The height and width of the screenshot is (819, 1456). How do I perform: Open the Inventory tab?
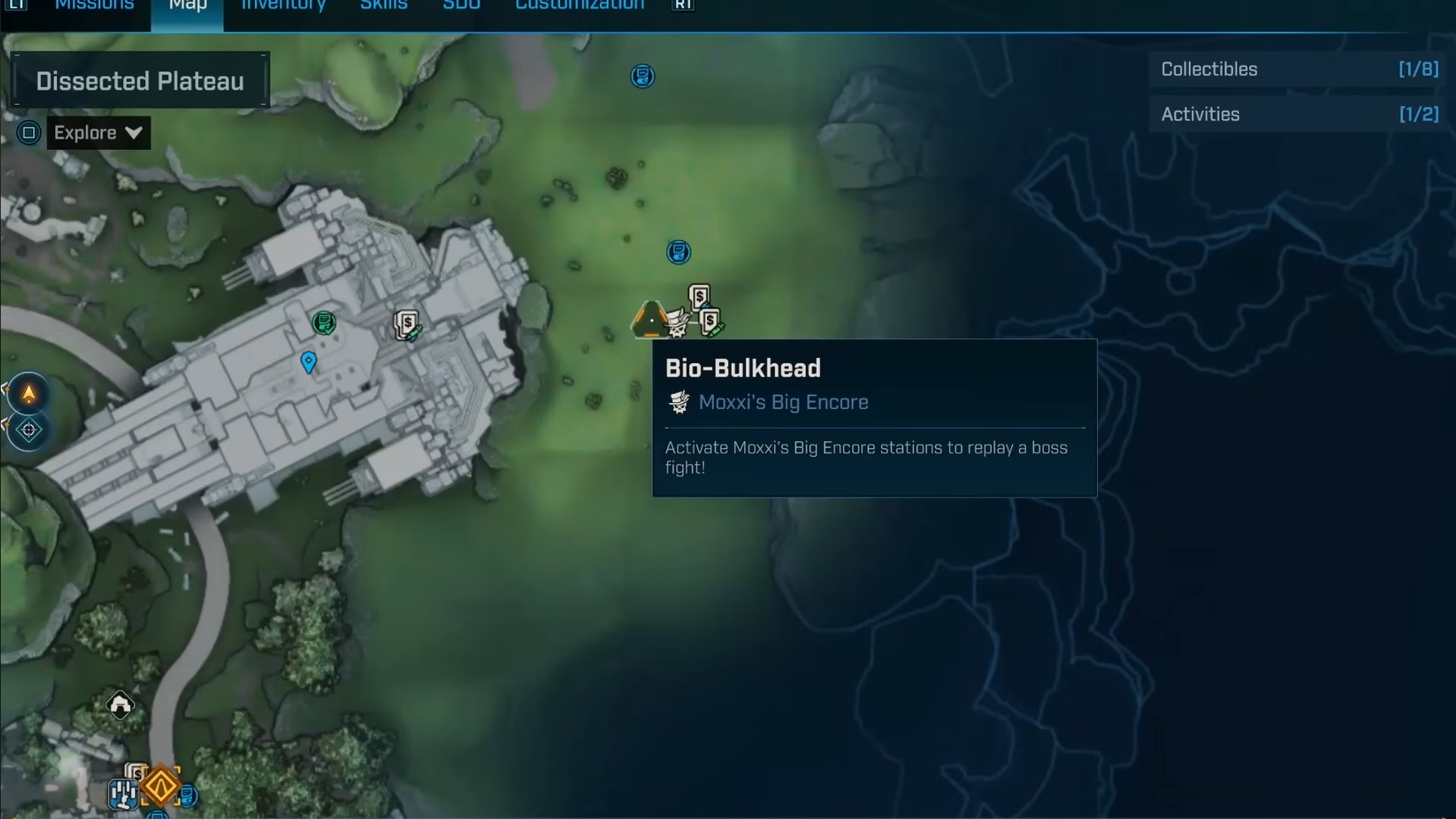[283, 6]
